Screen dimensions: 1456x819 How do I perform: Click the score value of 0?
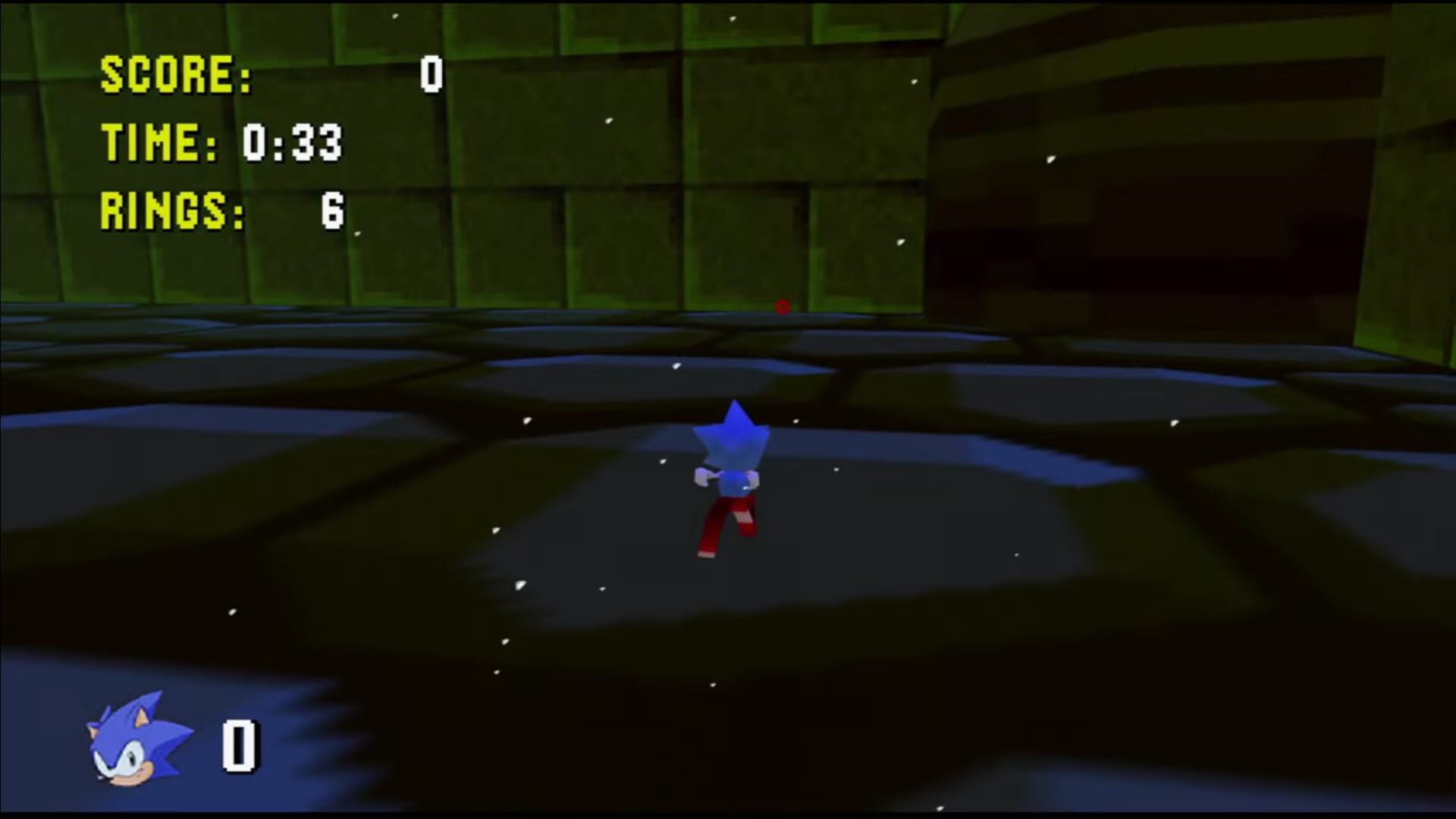pyautogui.click(x=431, y=76)
